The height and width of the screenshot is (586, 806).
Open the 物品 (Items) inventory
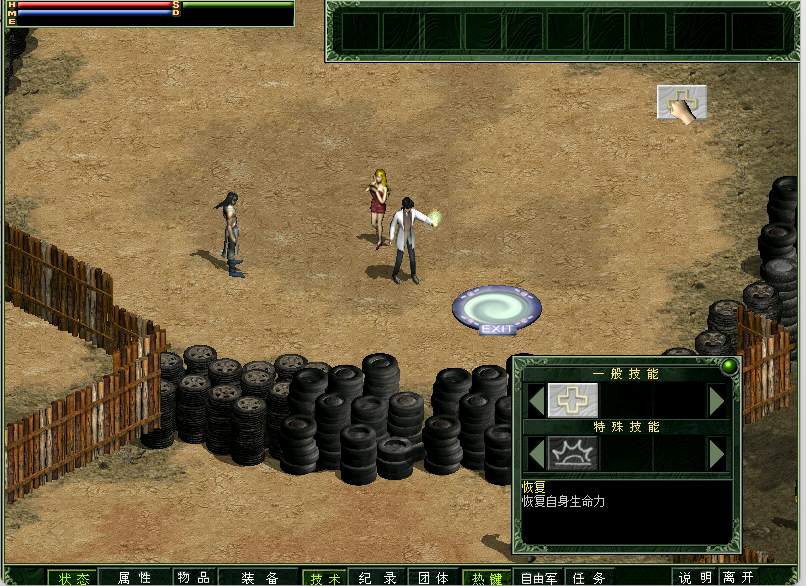point(193,577)
